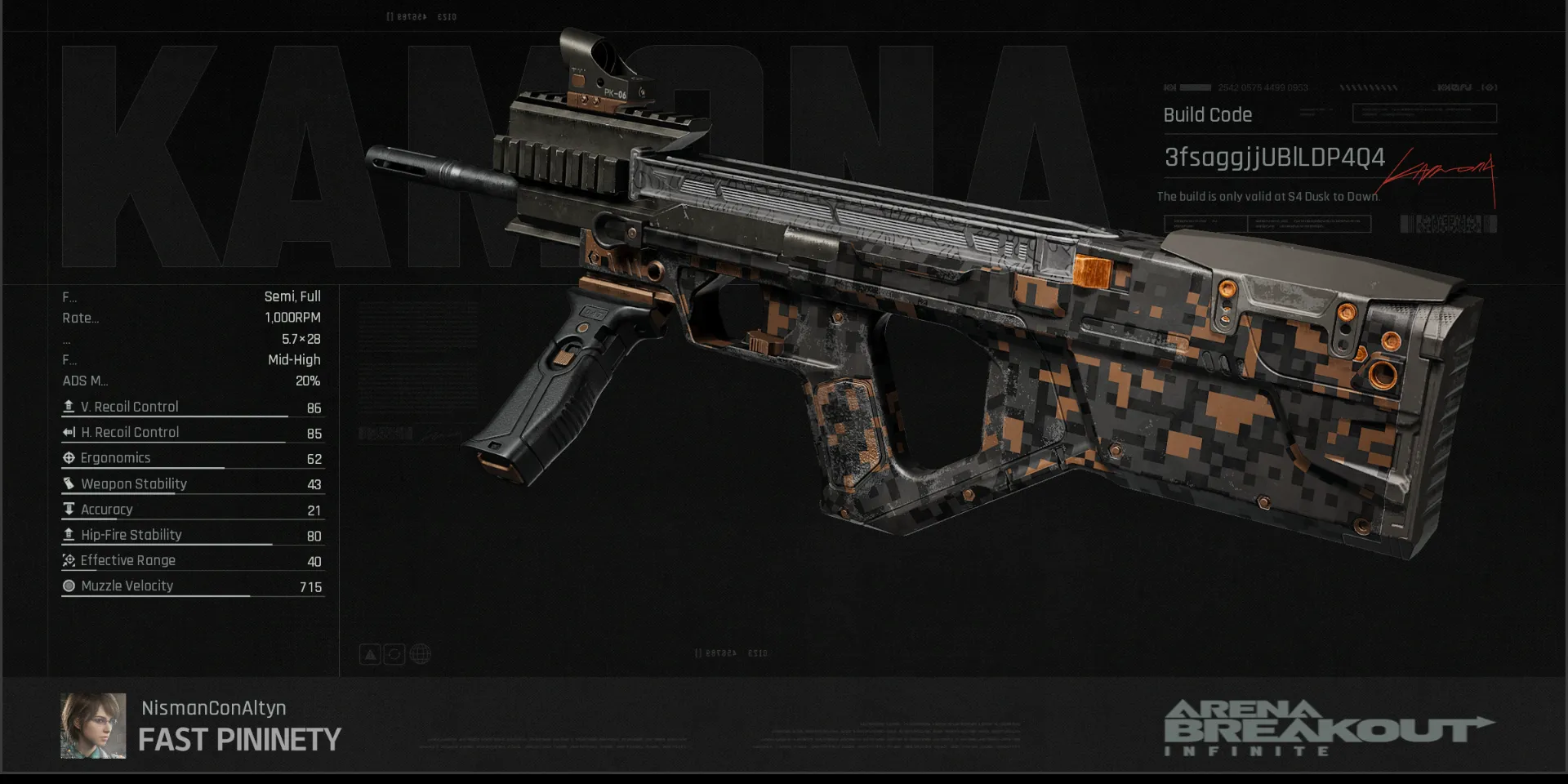Select the rotate view icon

395,653
